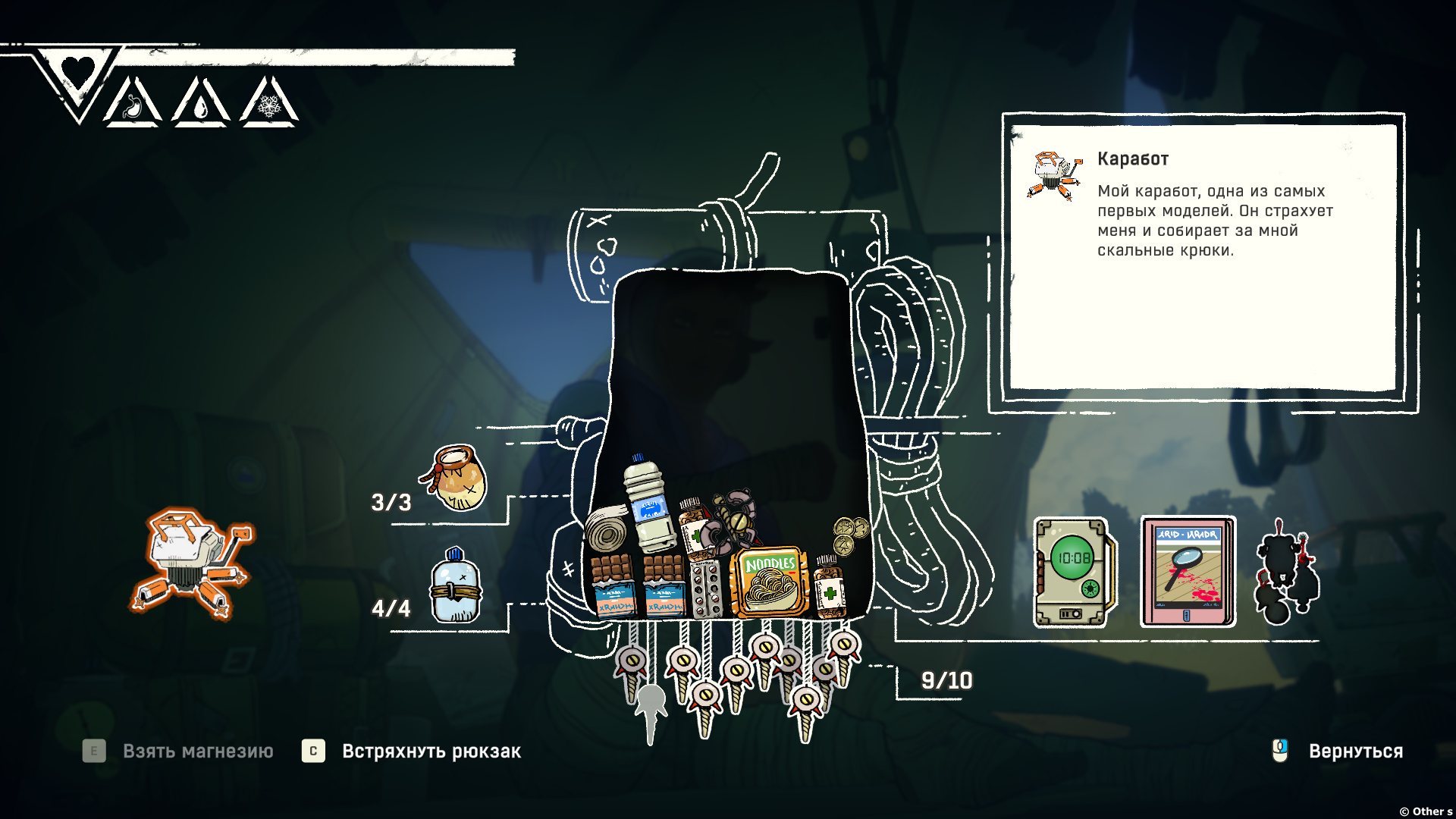Click the Встряхнуть рюкзак option
The height and width of the screenshot is (819, 1456).
tap(431, 752)
